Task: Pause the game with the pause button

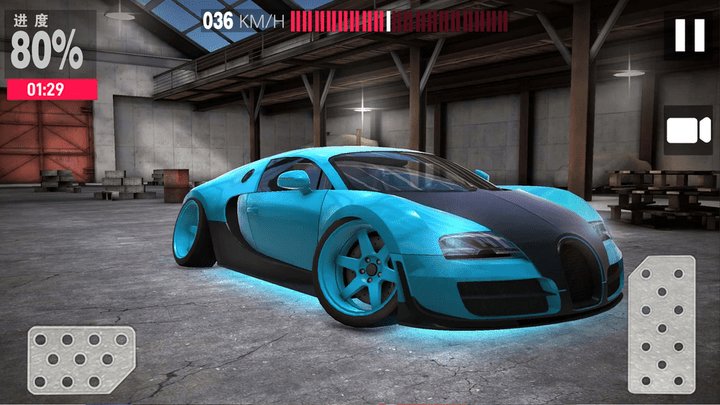Action: (689, 36)
